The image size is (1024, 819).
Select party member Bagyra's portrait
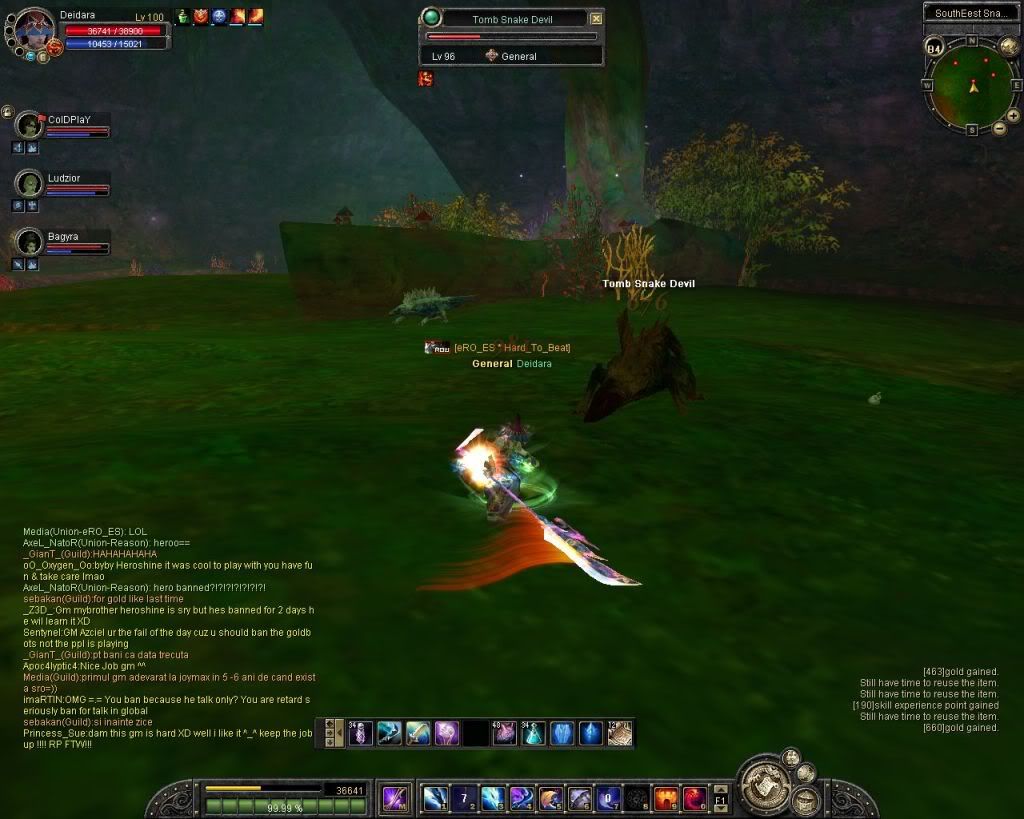click(30, 242)
